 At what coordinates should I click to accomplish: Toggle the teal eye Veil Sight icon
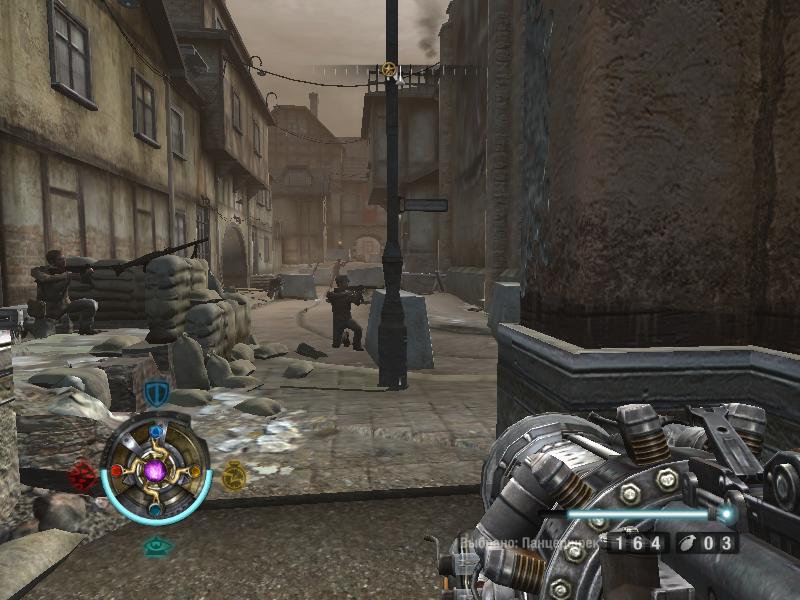(155, 546)
